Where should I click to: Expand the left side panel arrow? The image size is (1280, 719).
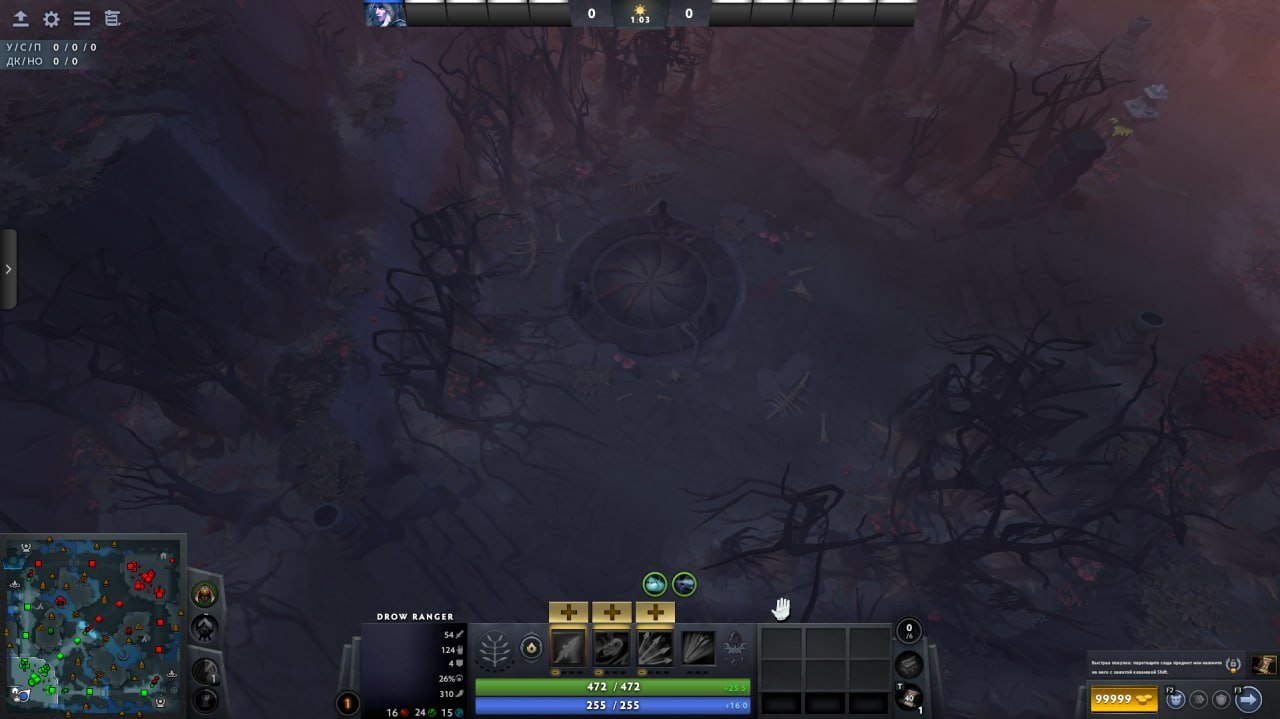[8, 269]
